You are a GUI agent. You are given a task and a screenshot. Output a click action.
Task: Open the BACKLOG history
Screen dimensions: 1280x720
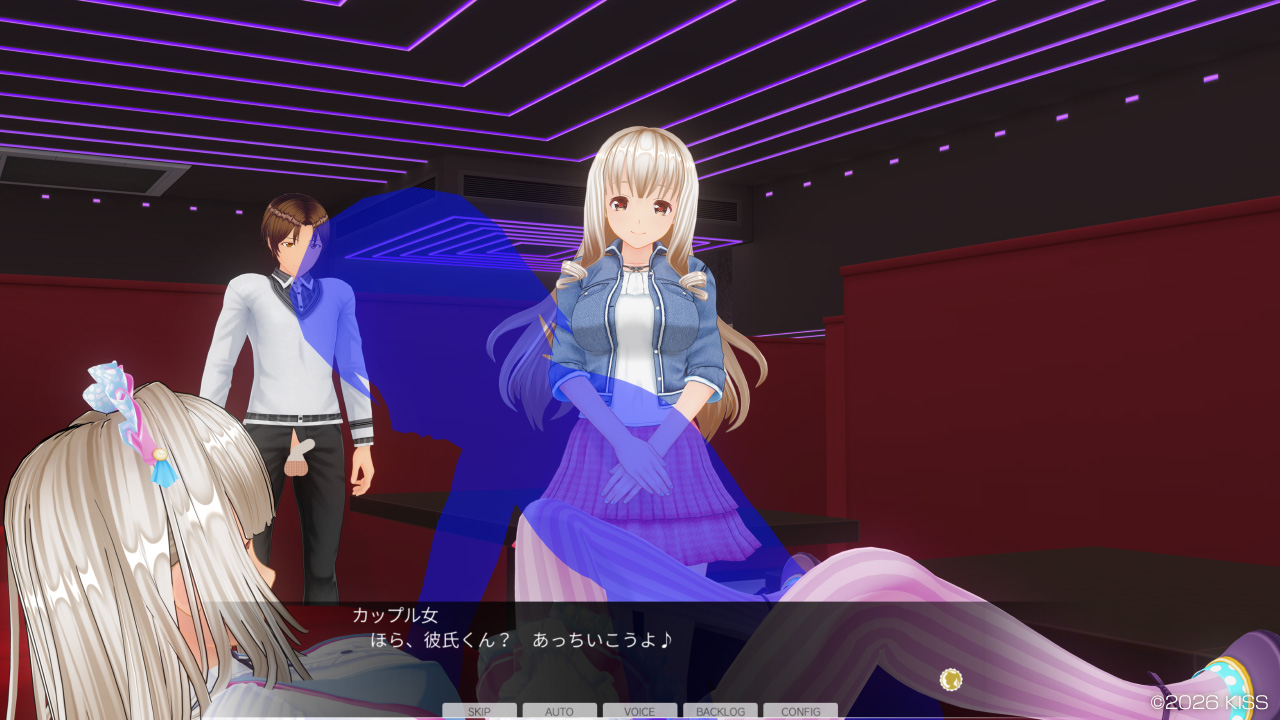pos(720,711)
